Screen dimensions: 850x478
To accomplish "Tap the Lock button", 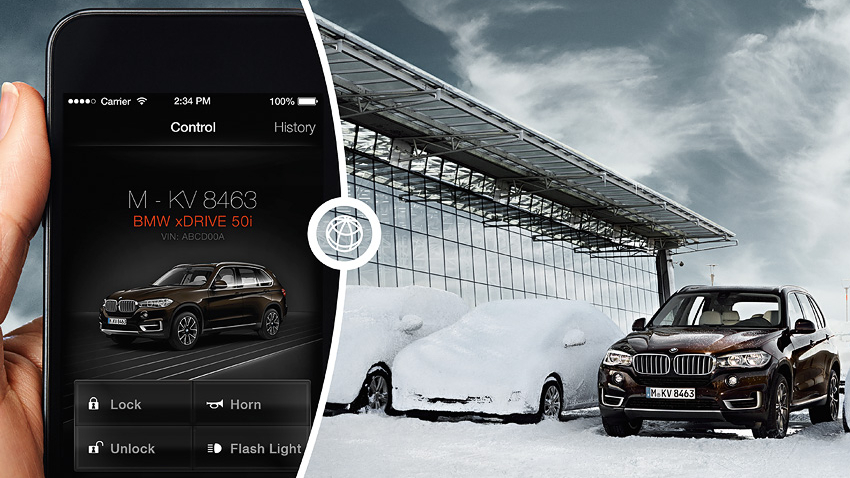I will (133, 404).
